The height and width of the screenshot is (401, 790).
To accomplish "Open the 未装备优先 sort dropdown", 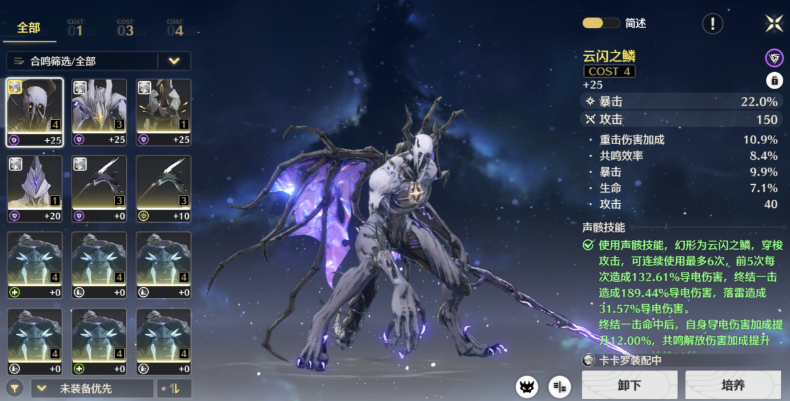I will click(92, 388).
